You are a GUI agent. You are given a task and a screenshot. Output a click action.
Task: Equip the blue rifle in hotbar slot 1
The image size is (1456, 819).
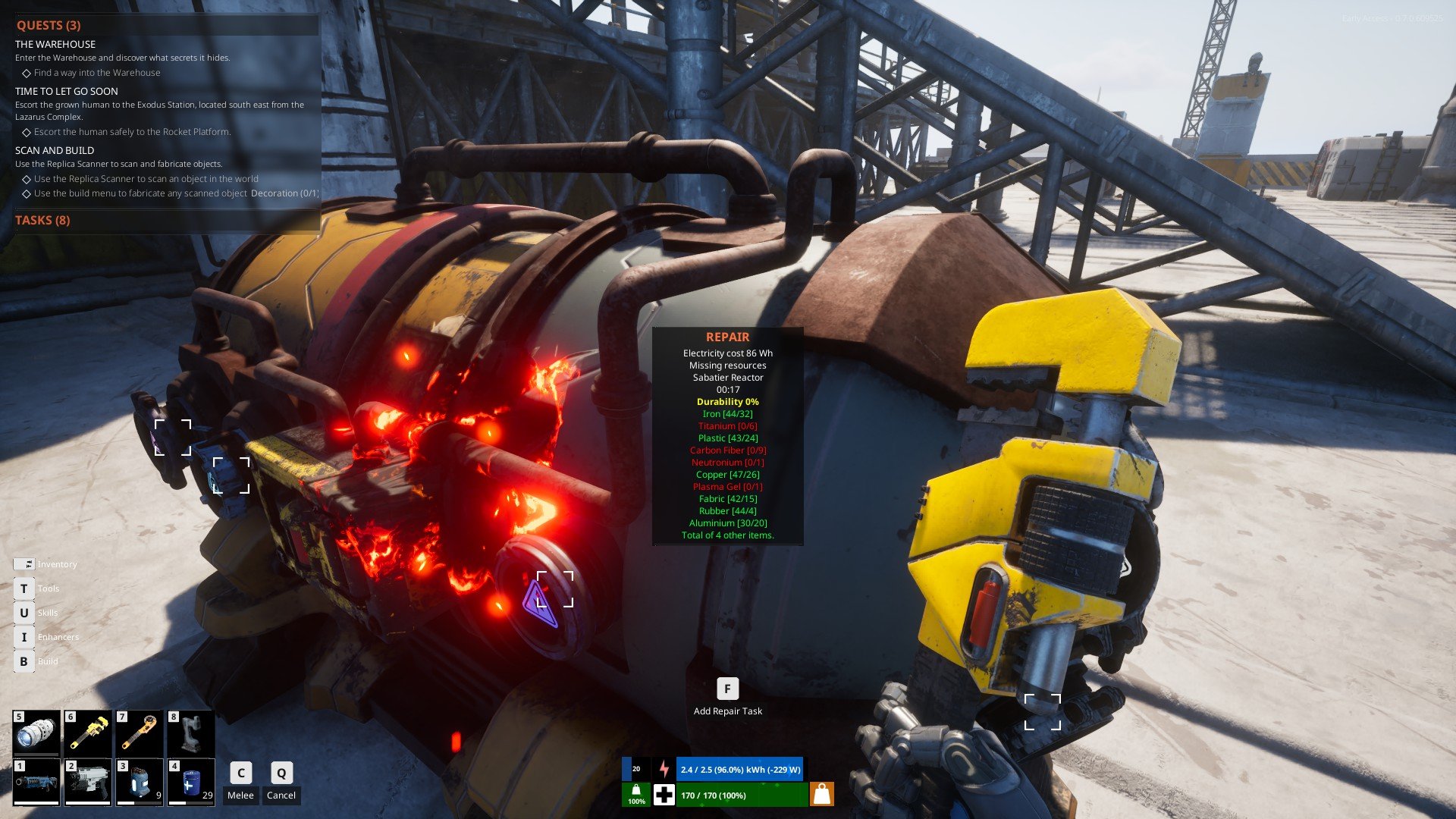[x=36, y=782]
